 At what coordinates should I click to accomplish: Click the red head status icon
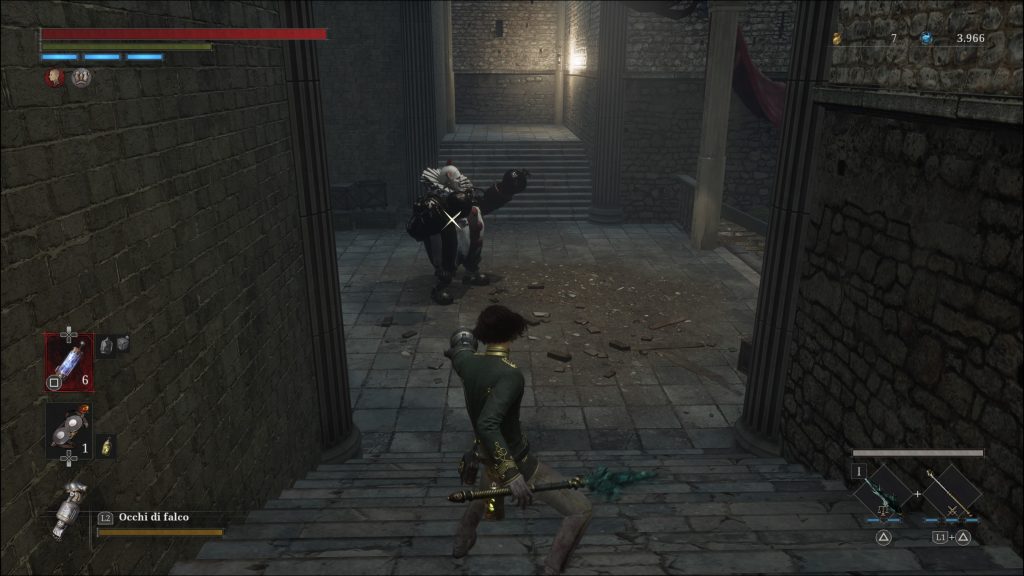pyautogui.click(x=56, y=77)
